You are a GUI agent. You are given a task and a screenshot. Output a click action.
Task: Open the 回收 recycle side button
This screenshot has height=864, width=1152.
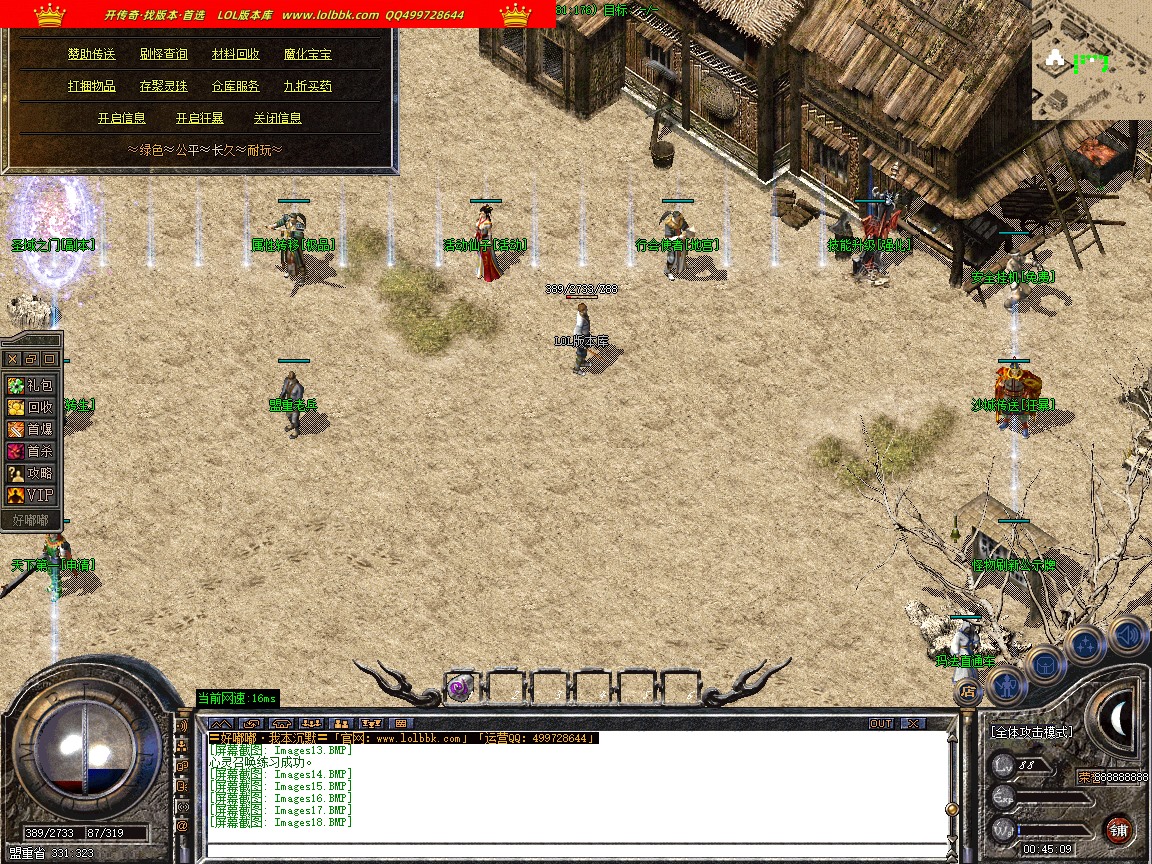(x=31, y=407)
